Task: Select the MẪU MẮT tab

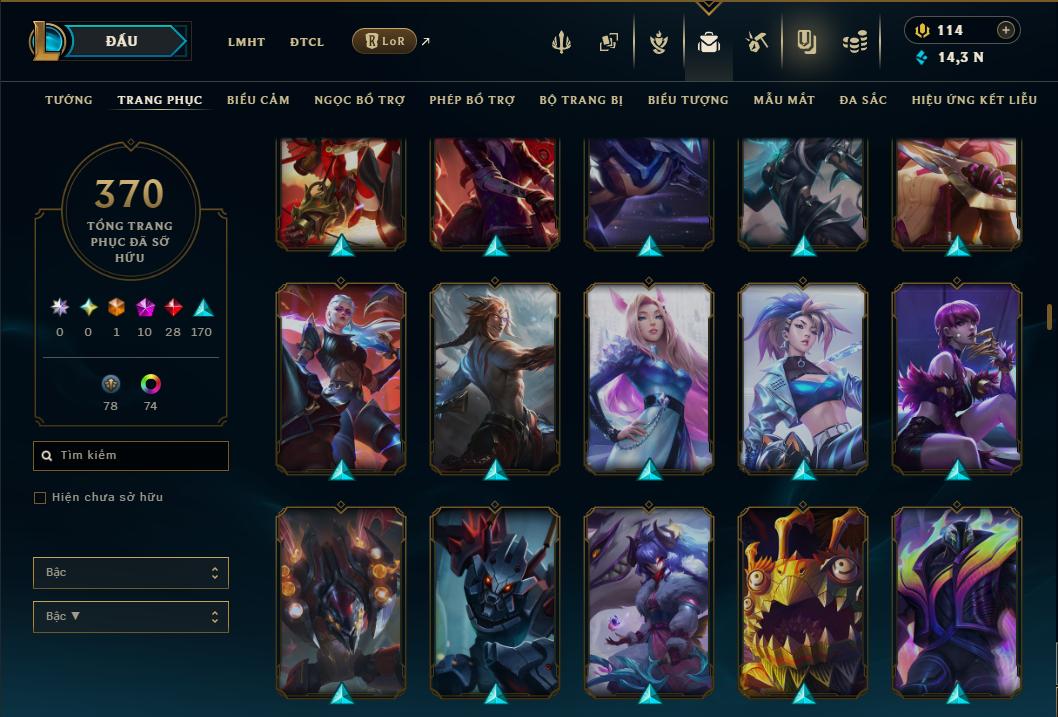Action: pos(784,100)
